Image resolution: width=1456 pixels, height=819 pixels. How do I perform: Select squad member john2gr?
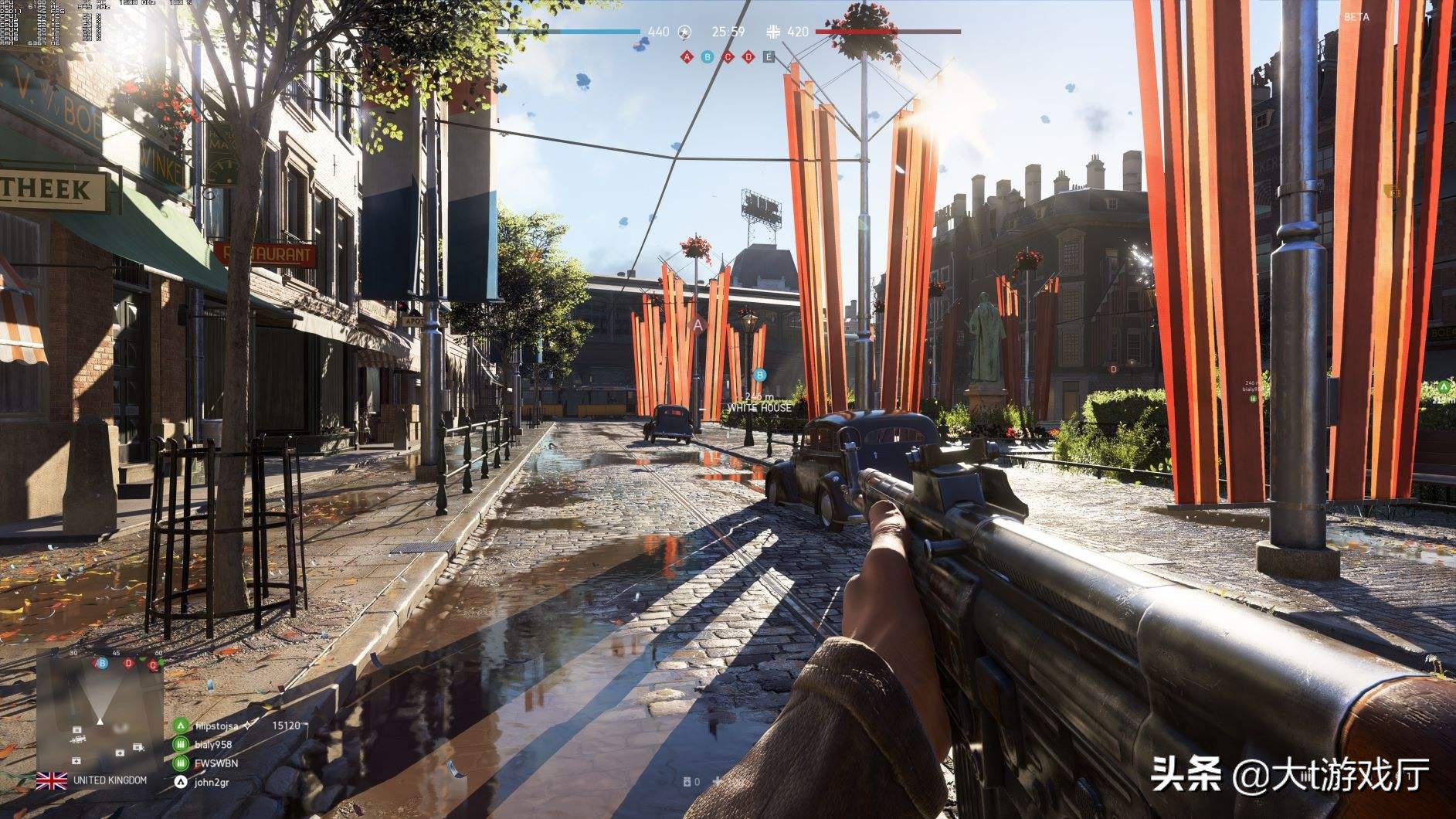tap(212, 782)
